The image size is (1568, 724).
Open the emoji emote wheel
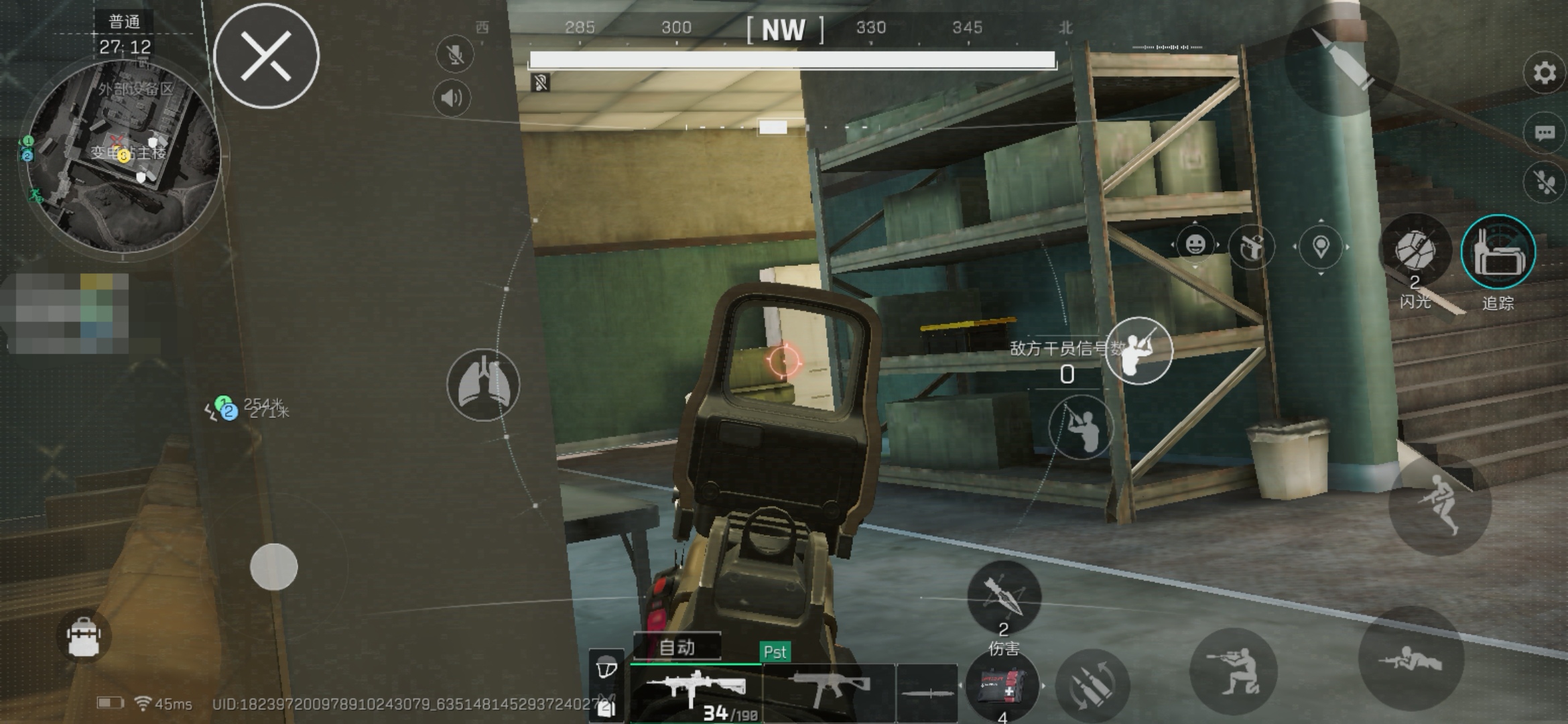point(1195,245)
